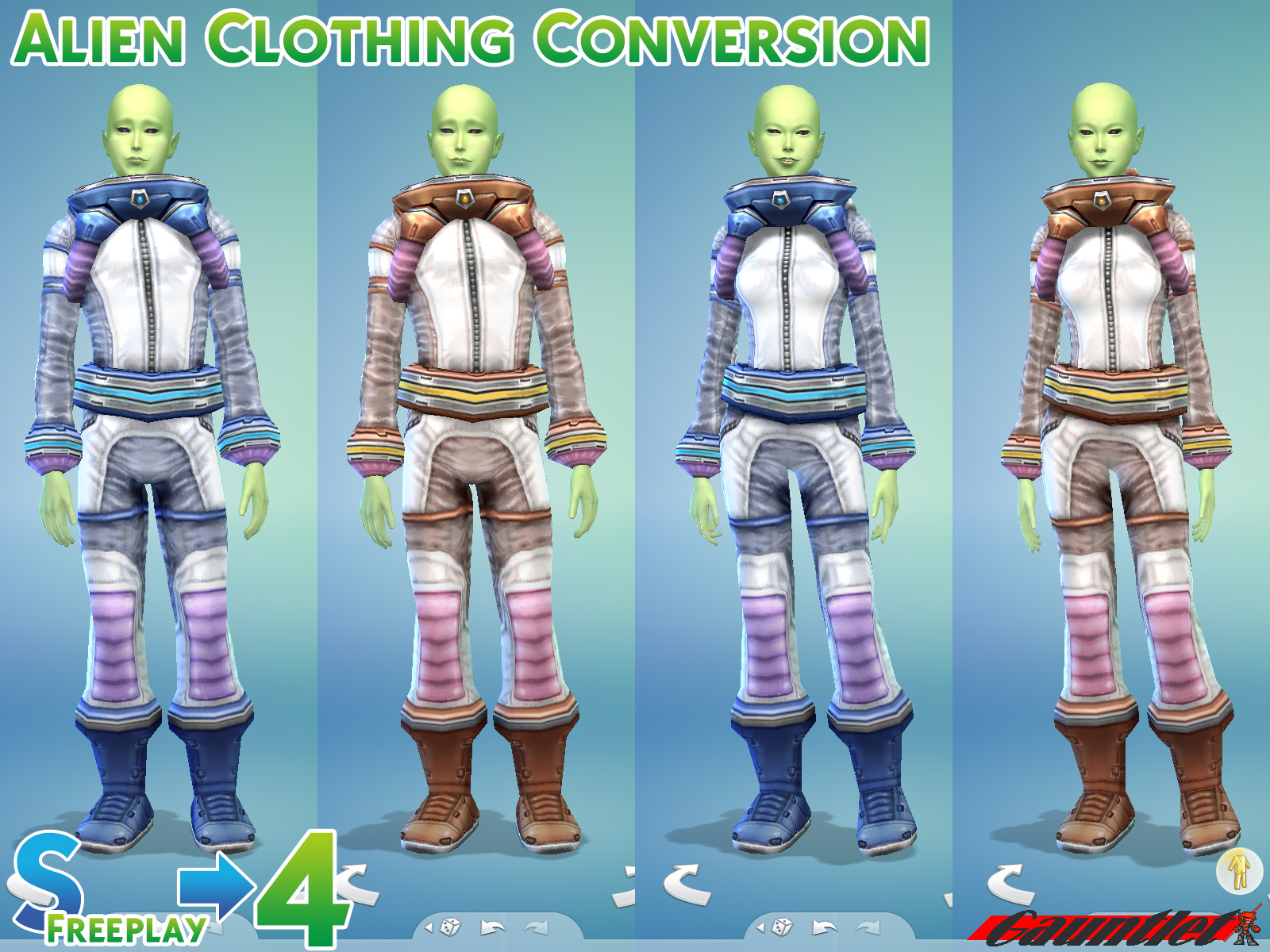Image resolution: width=1270 pixels, height=952 pixels.
Task: Click the Gauntlet character sprite icon
Action: tap(1248, 928)
